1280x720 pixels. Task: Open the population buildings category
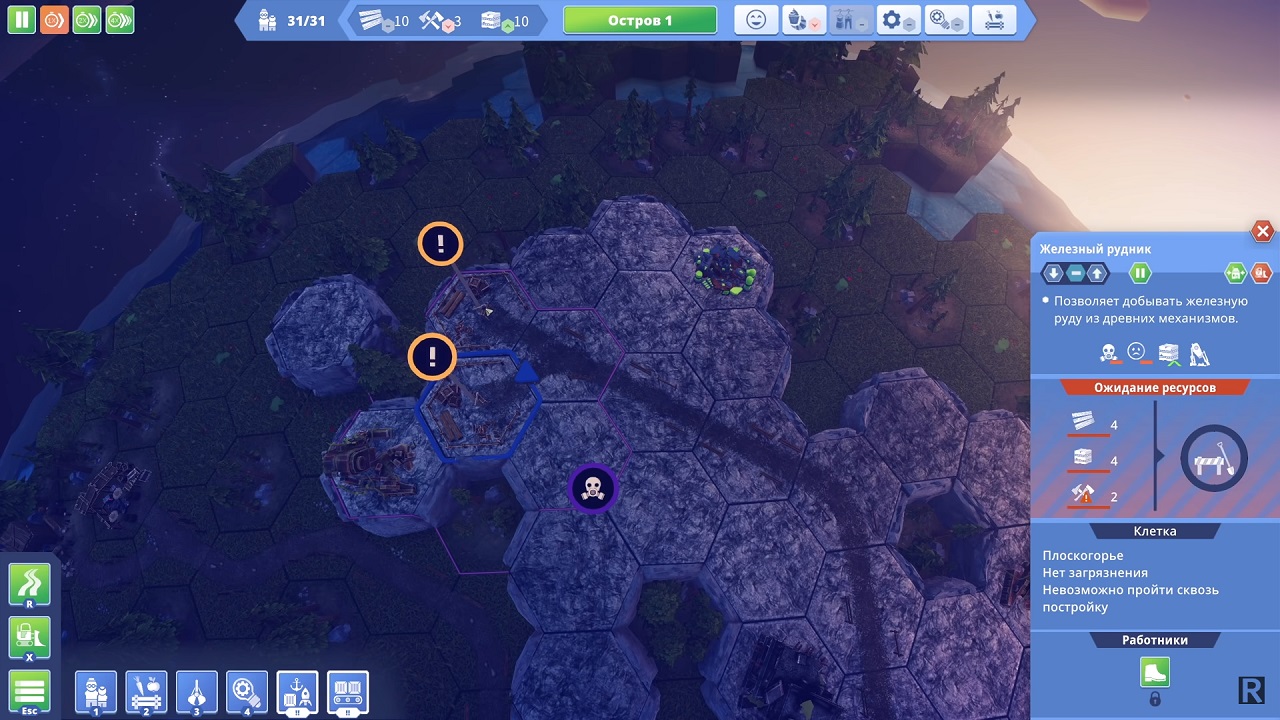coord(96,692)
